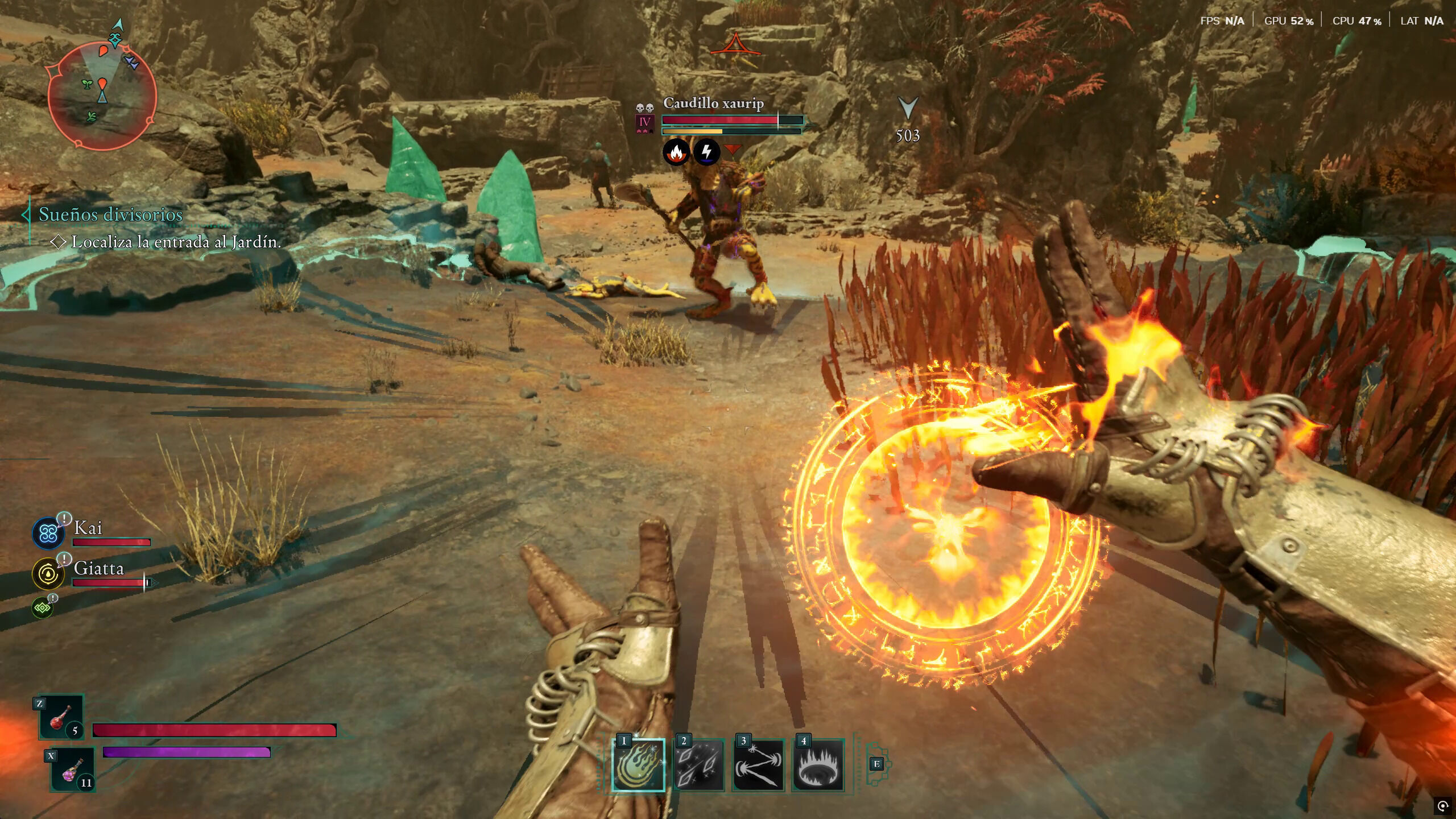Click the GPU usage readout in the overlay
Viewport: 1456px width, 819px height.
point(1289,21)
